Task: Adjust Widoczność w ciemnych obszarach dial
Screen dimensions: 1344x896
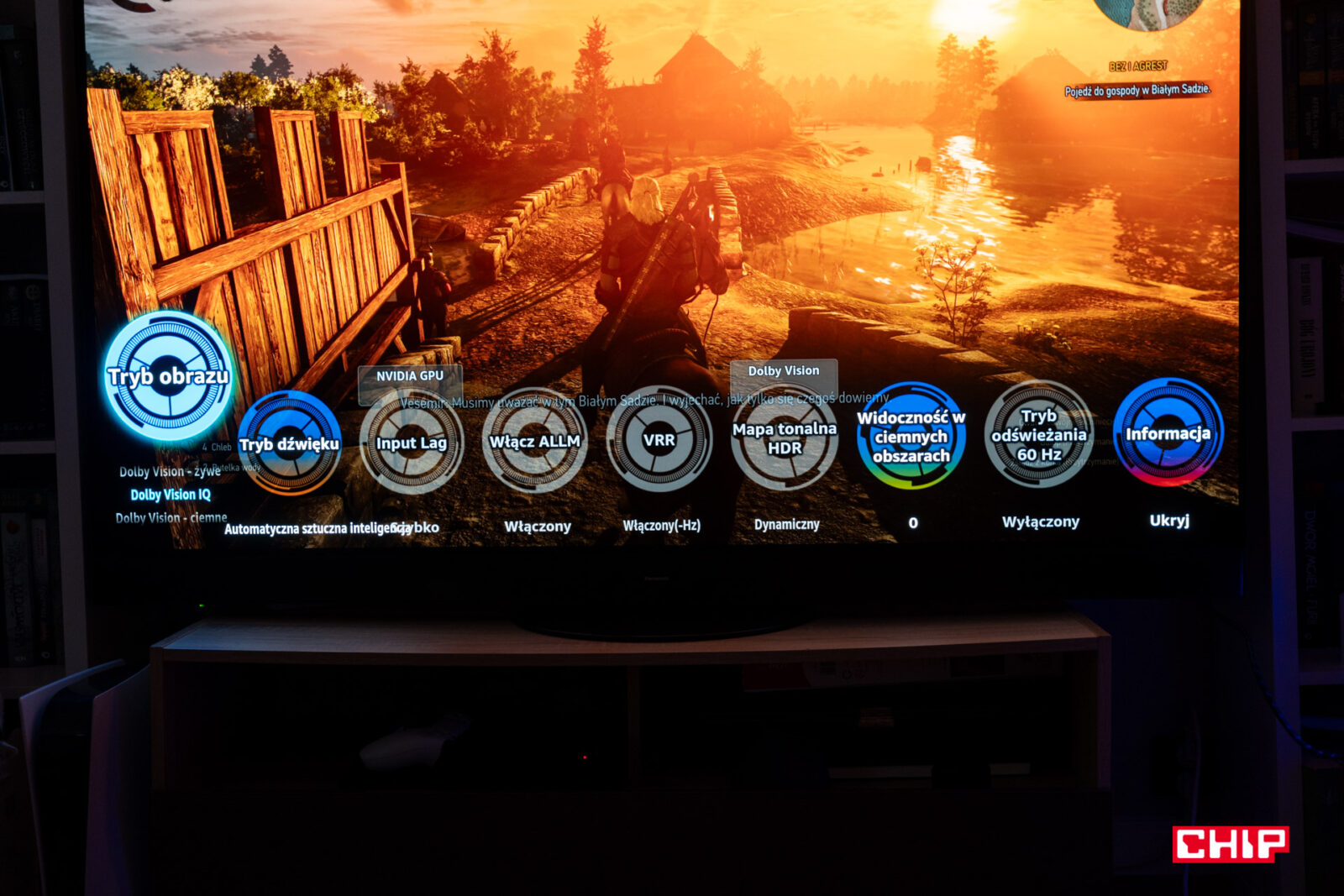Action: click(x=911, y=436)
